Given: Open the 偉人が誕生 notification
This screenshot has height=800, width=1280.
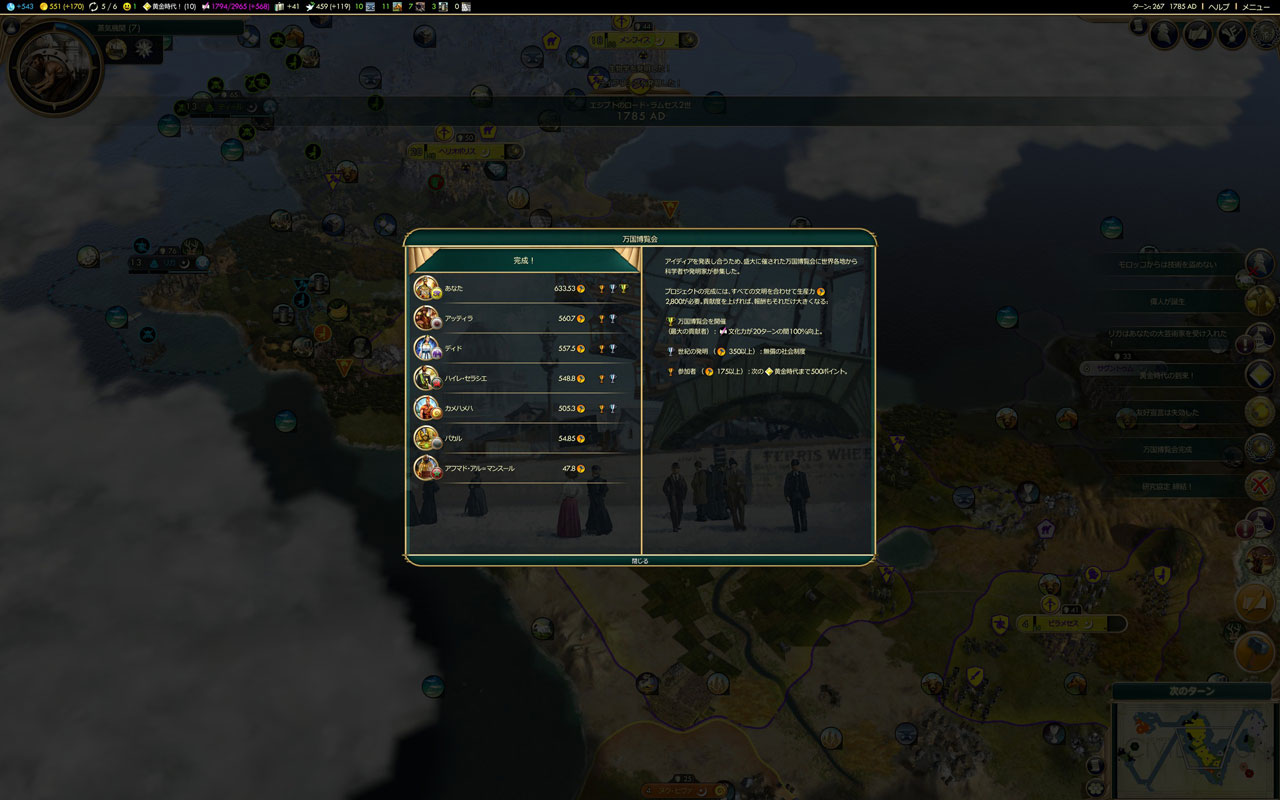Looking at the screenshot, I should tap(1167, 301).
